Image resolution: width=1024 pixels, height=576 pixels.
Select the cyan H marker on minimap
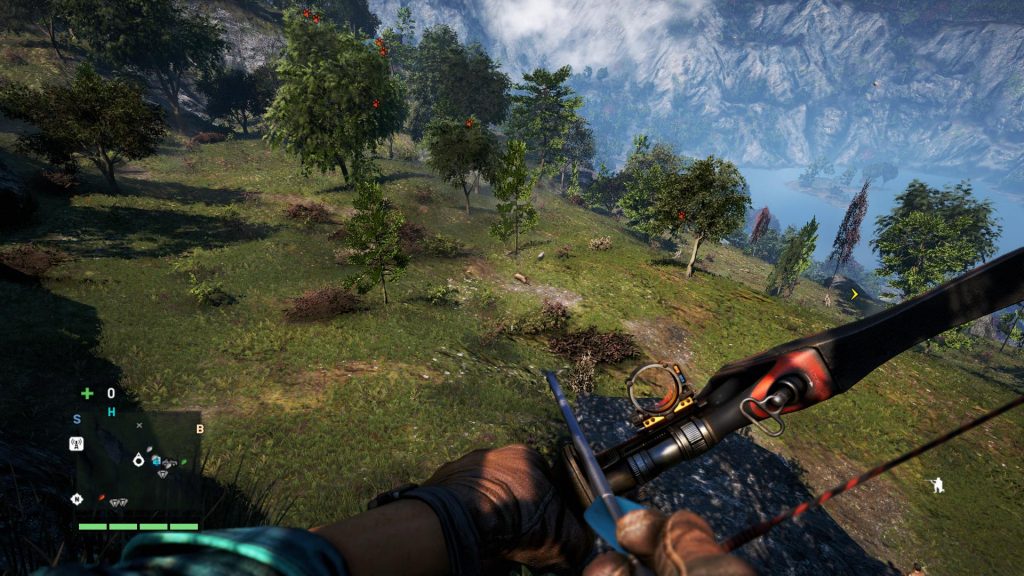(111, 412)
